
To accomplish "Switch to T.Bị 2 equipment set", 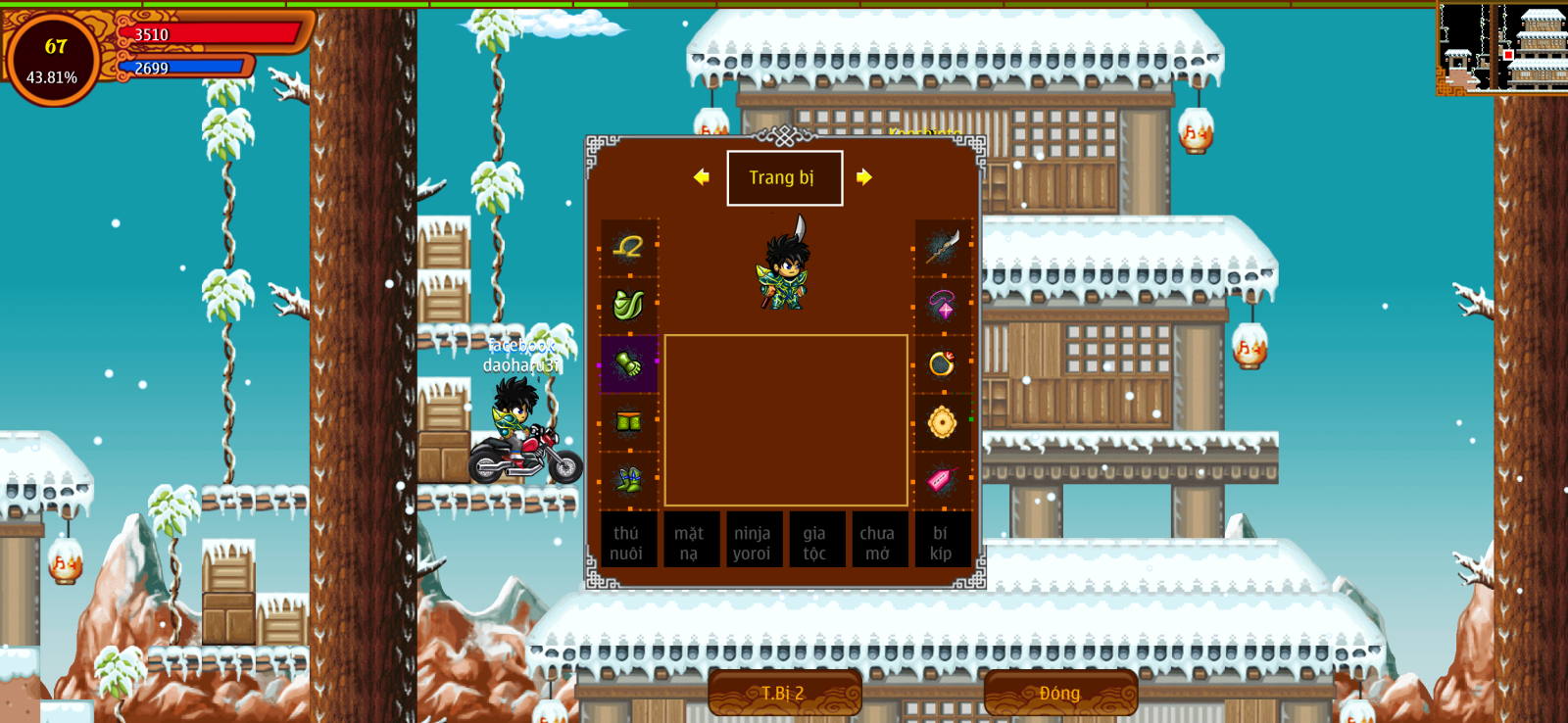I will (x=784, y=693).
